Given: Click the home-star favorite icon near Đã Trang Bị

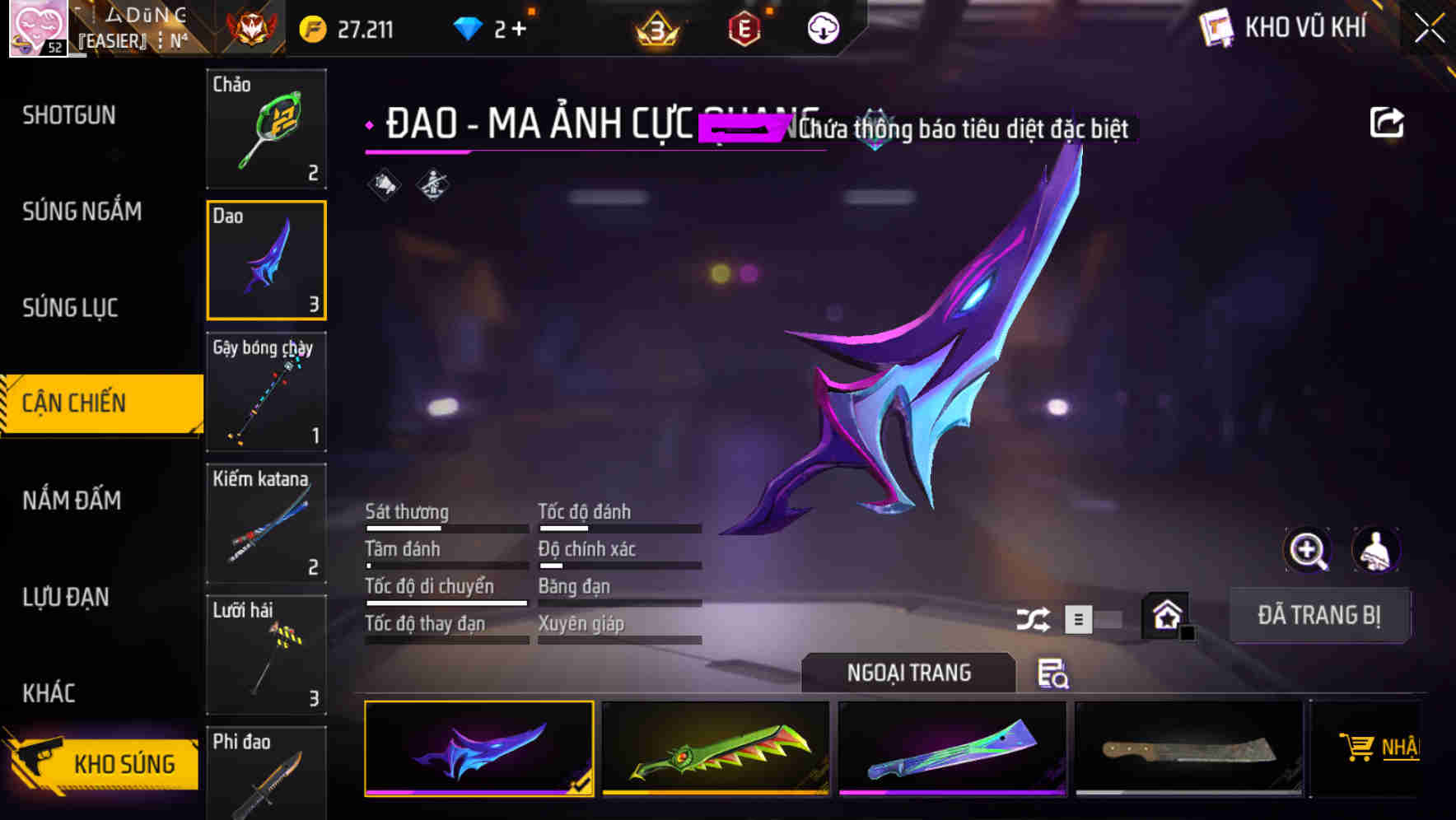Looking at the screenshot, I should click(1164, 615).
